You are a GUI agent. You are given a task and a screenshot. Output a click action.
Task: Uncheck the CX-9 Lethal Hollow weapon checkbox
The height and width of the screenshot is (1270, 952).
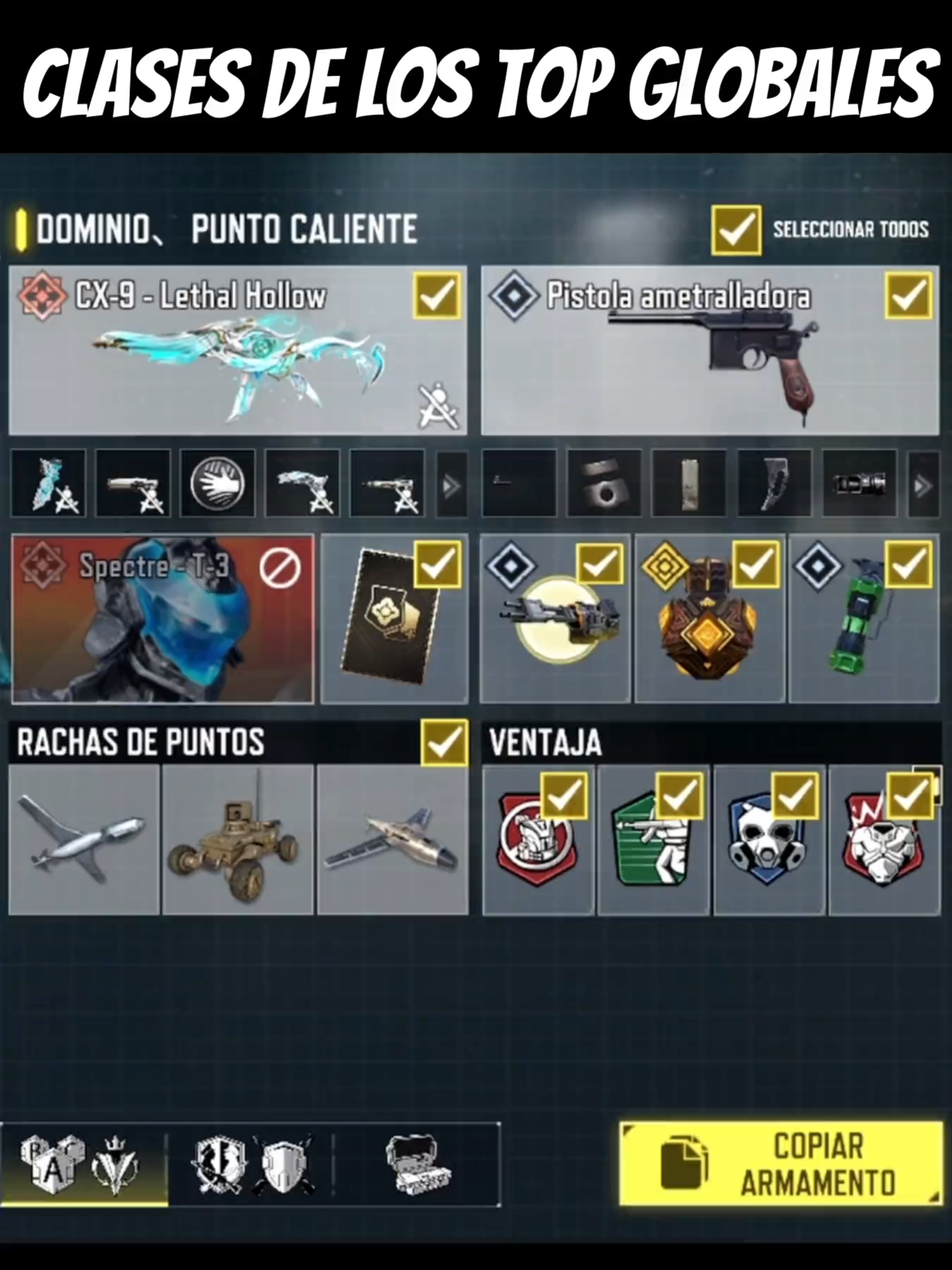439,295
